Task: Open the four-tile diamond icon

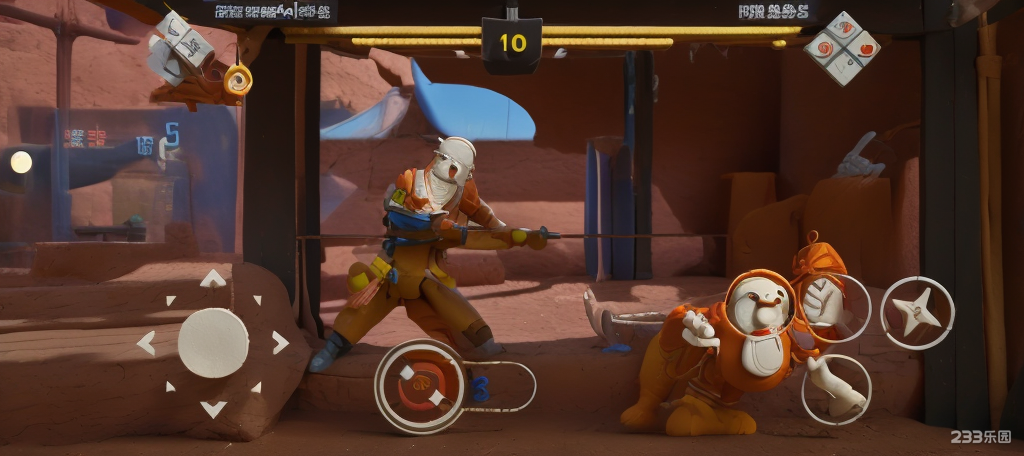Action: 842,48
